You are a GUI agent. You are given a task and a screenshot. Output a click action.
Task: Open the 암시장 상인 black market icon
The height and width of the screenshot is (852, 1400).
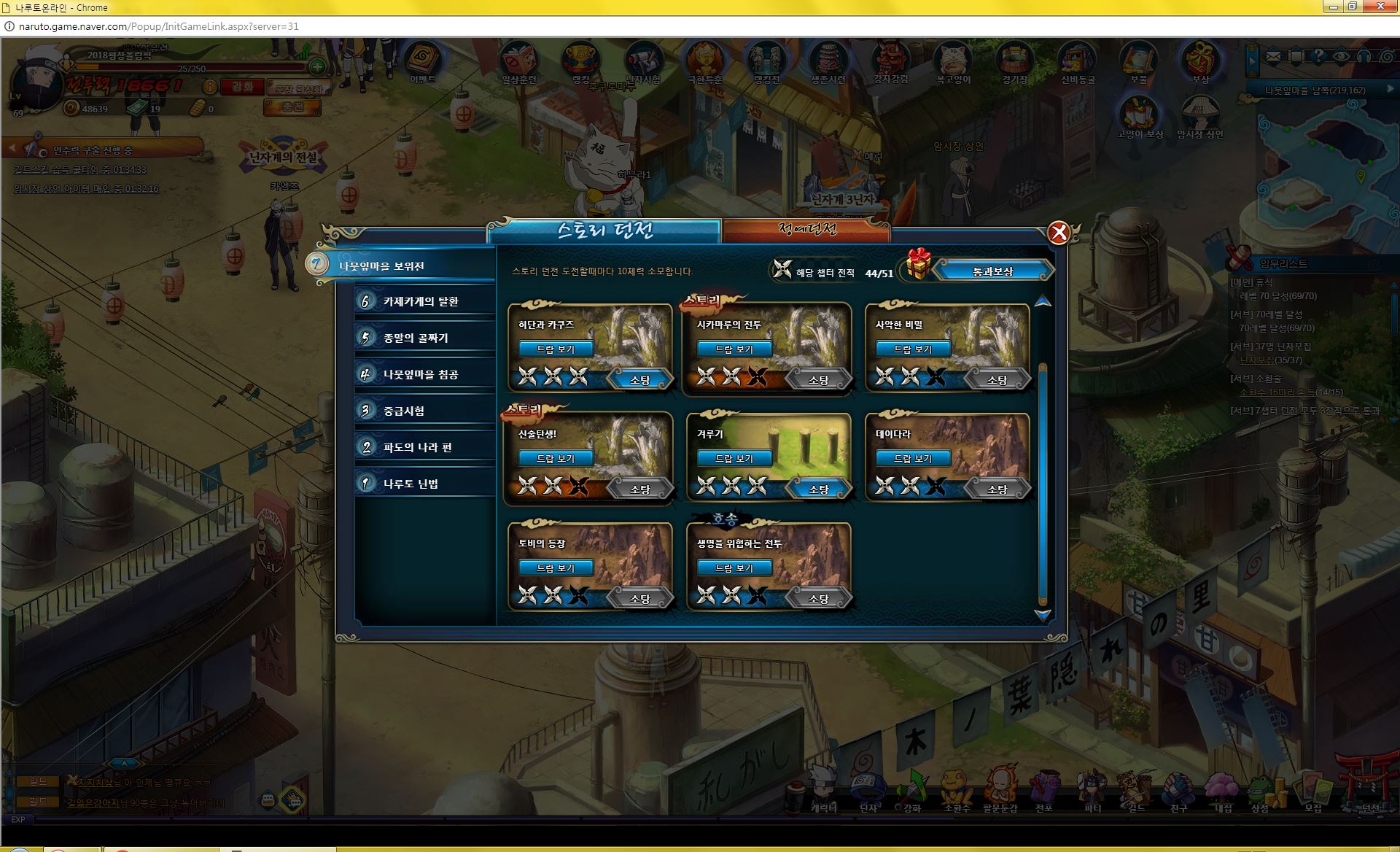pos(1199,118)
